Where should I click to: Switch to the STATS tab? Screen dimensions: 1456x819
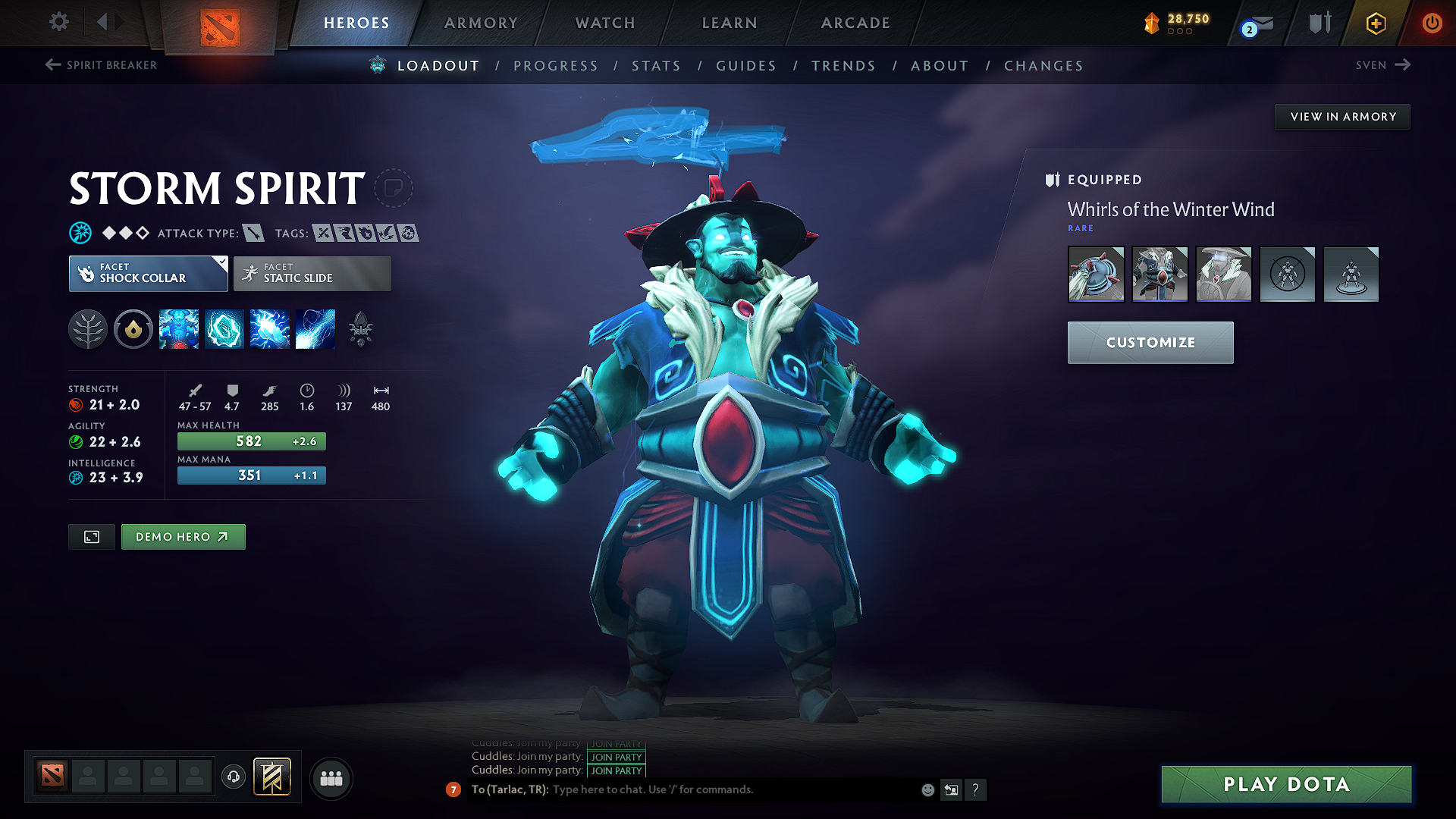point(656,65)
